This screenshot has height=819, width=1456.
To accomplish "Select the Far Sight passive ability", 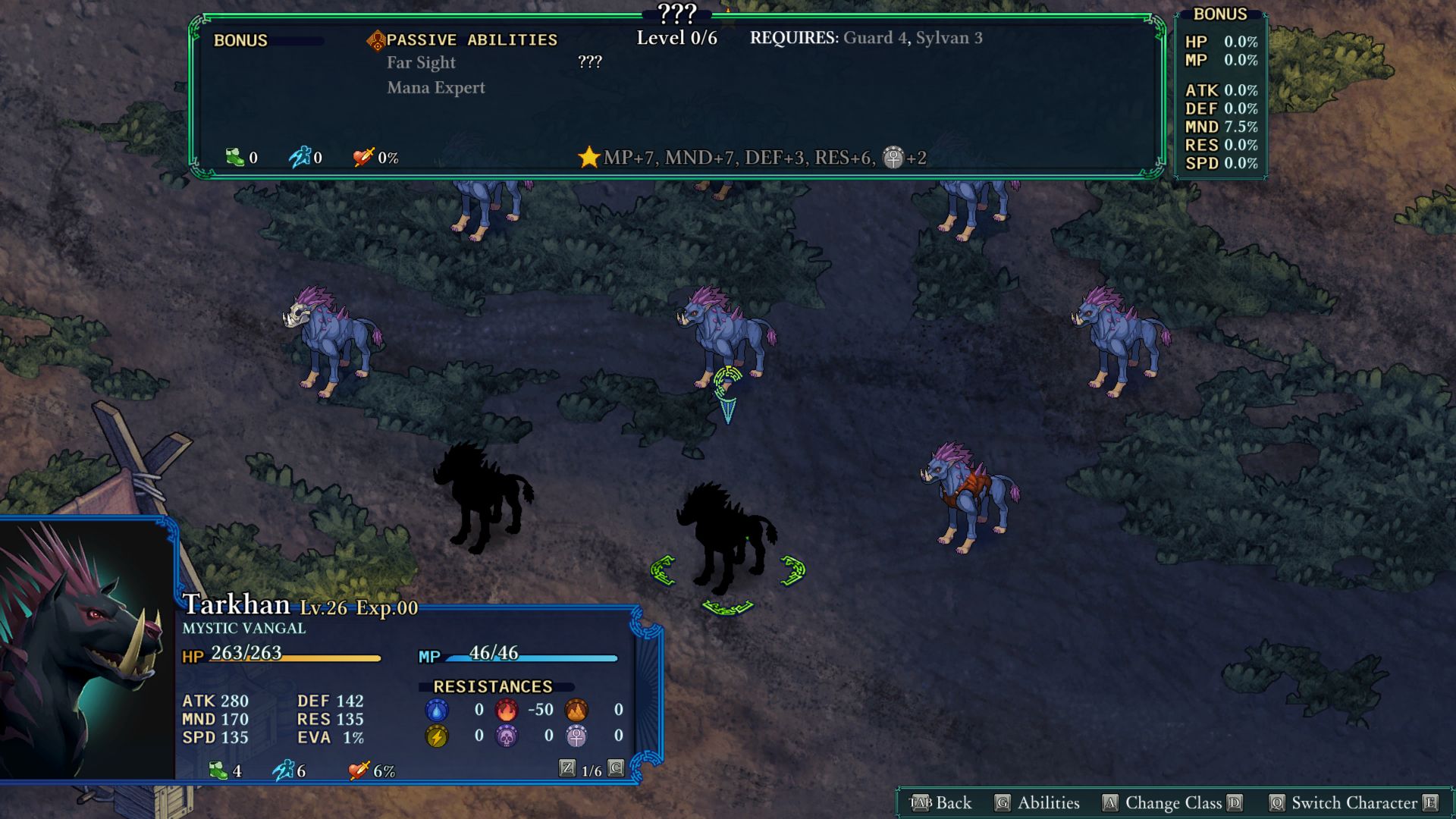I will 421,63.
